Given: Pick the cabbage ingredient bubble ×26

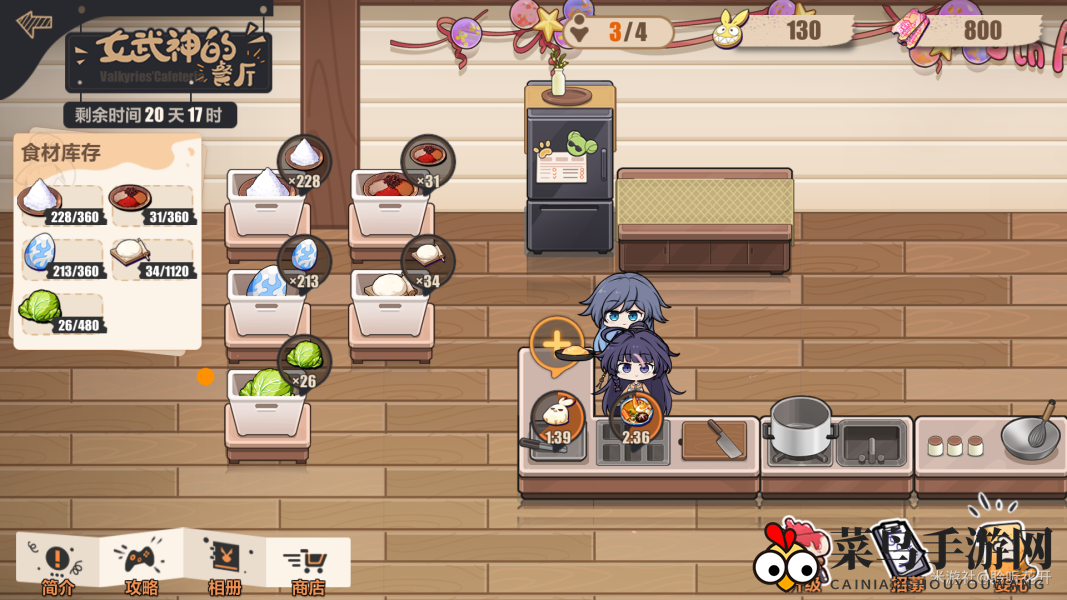Looking at the screenshot, I should 304,361.
